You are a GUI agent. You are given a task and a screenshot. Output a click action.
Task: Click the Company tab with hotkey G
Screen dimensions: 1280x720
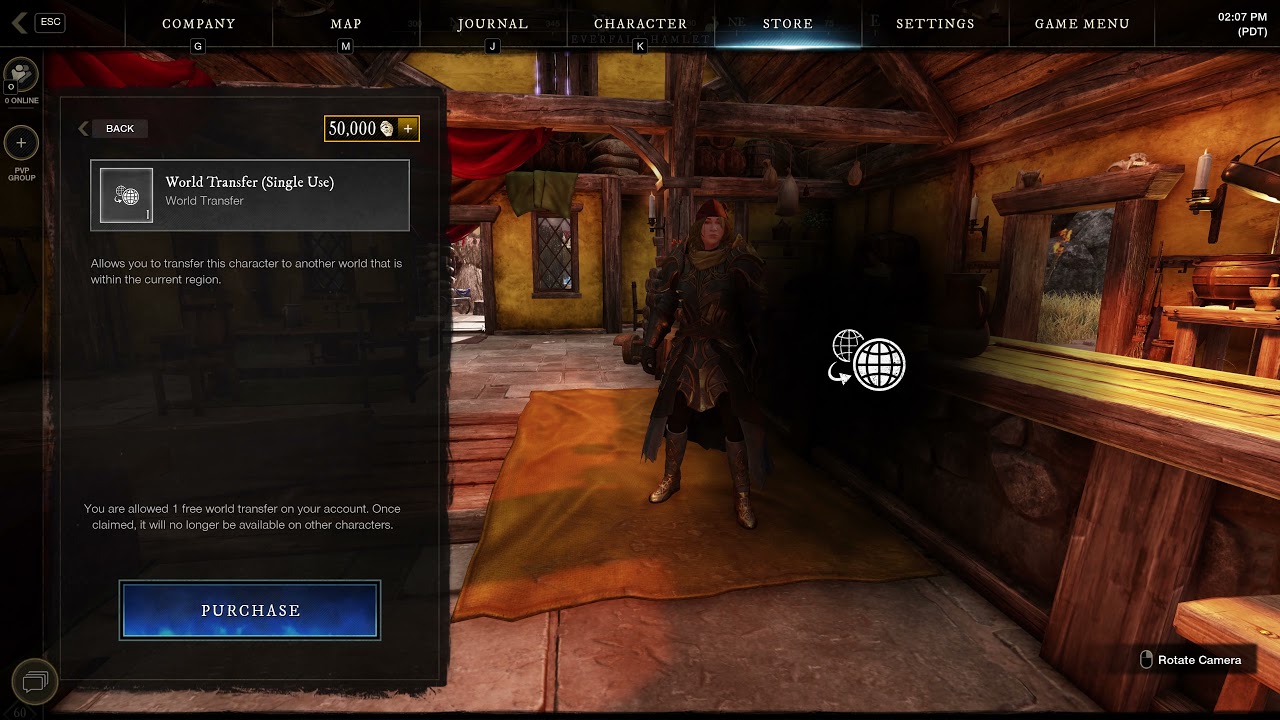point(198,23)
